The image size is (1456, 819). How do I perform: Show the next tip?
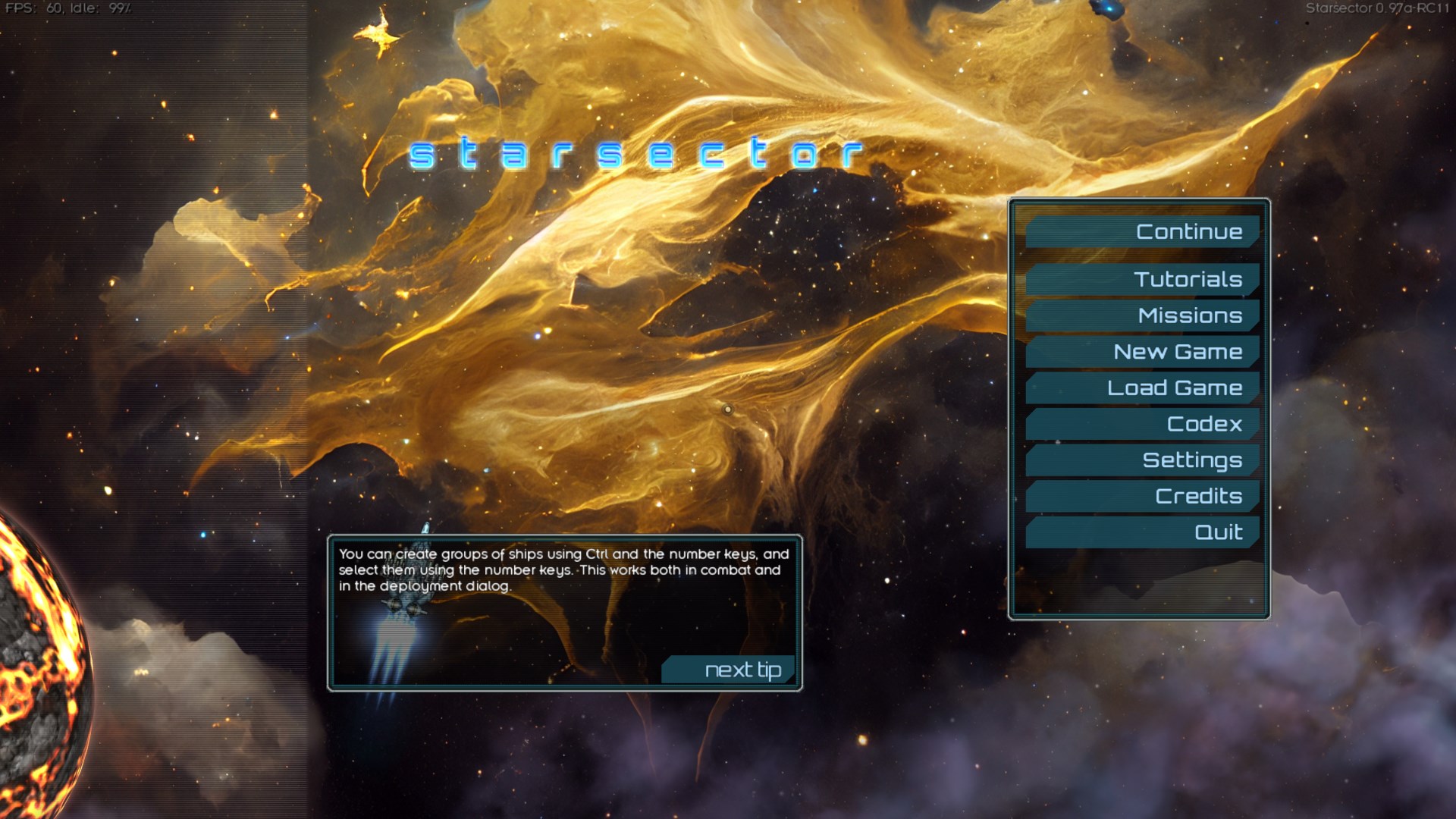[730, 670]
